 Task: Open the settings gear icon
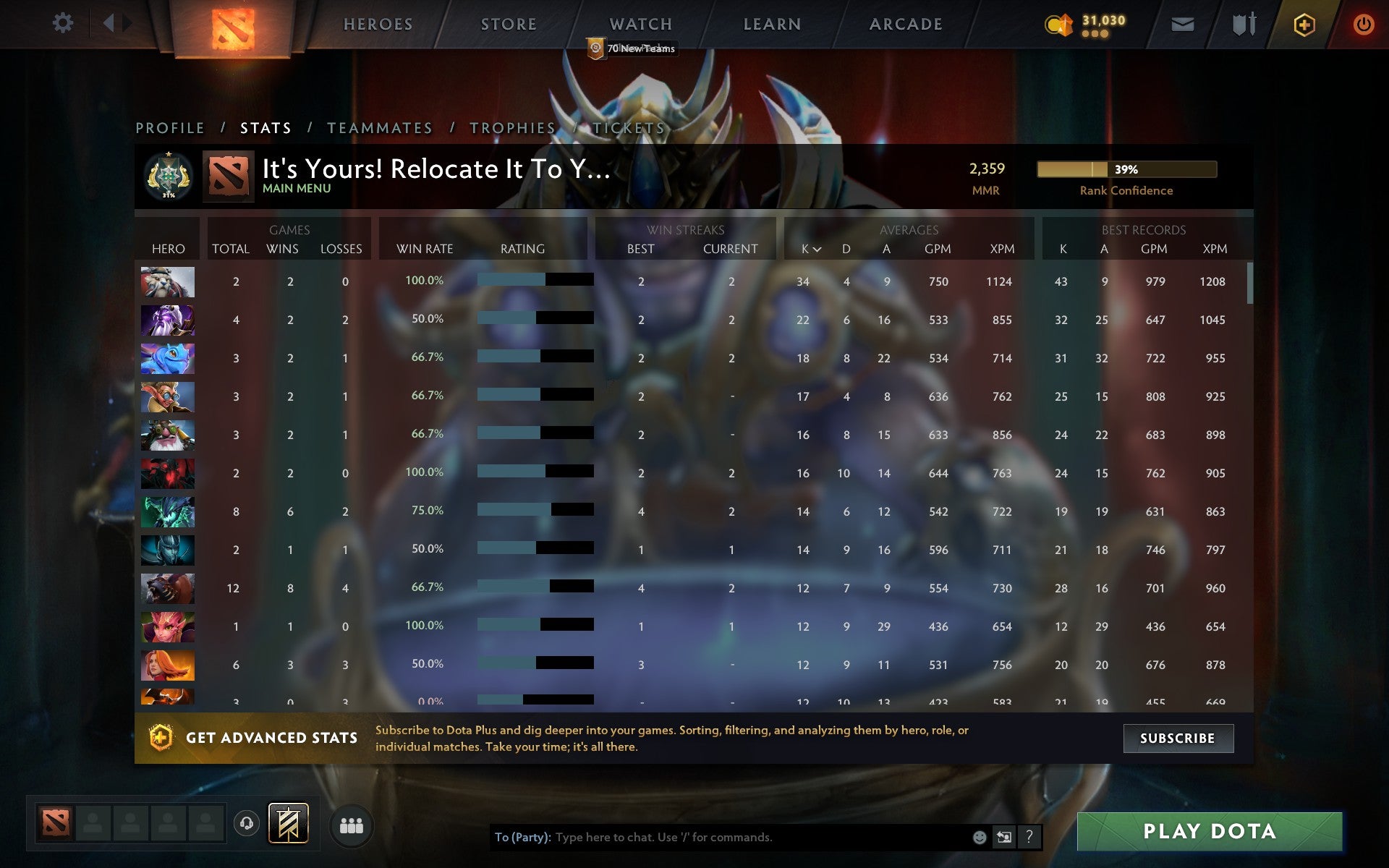[64, 23]
